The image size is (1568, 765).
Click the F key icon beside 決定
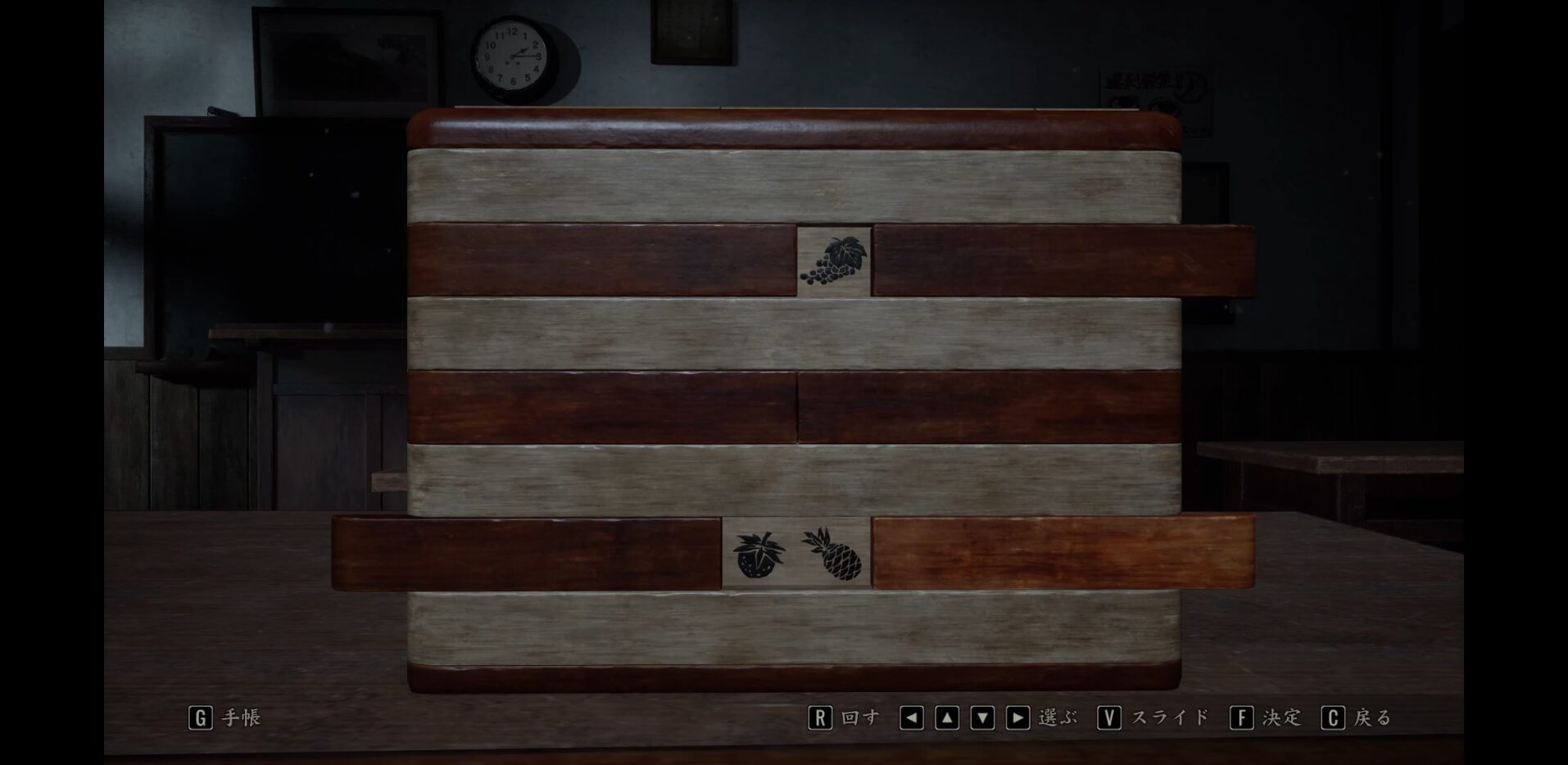point(1243,718)
